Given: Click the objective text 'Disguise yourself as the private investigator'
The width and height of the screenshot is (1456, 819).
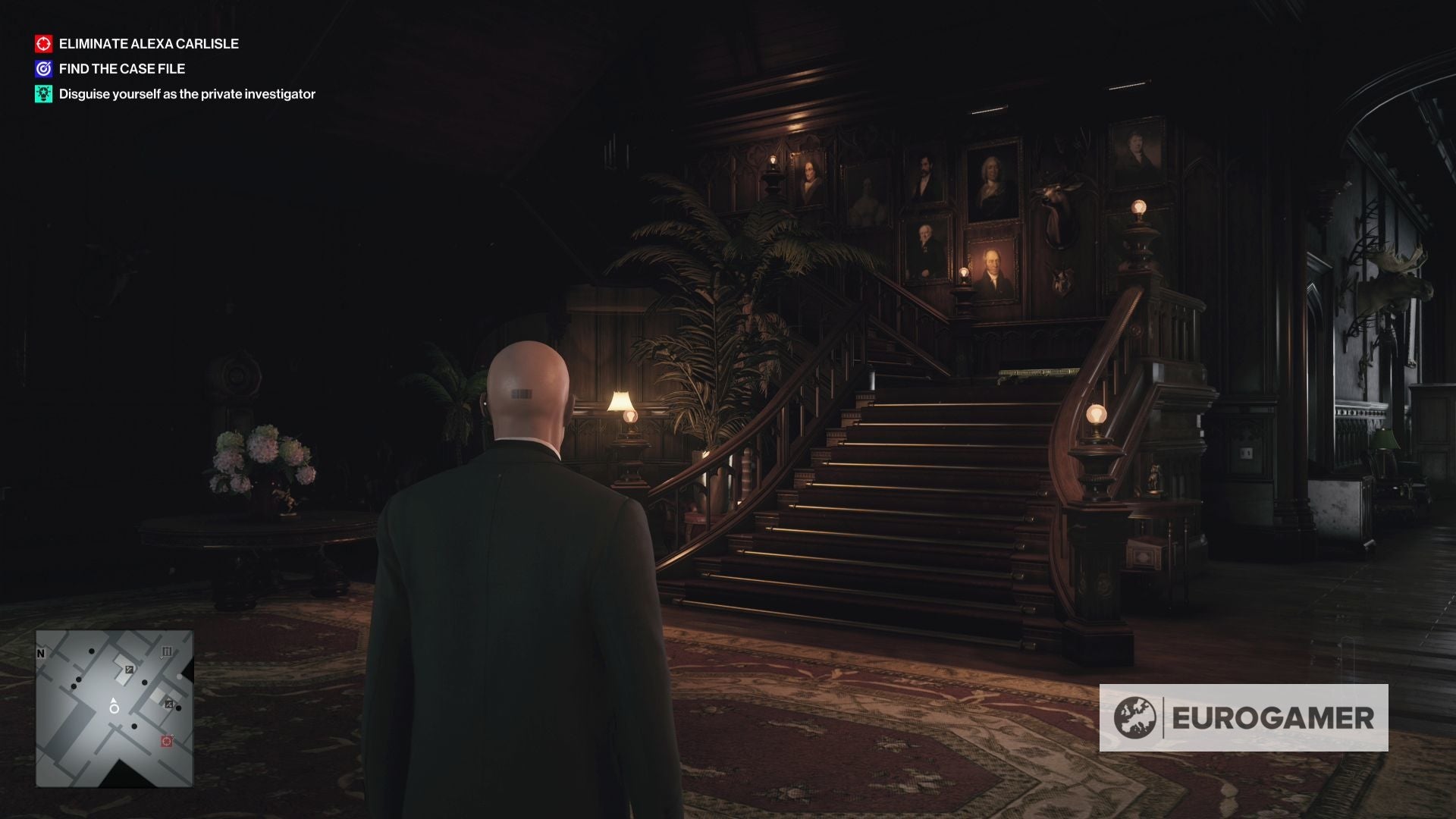Looking at the screenshot, I should tap(187, 95).
